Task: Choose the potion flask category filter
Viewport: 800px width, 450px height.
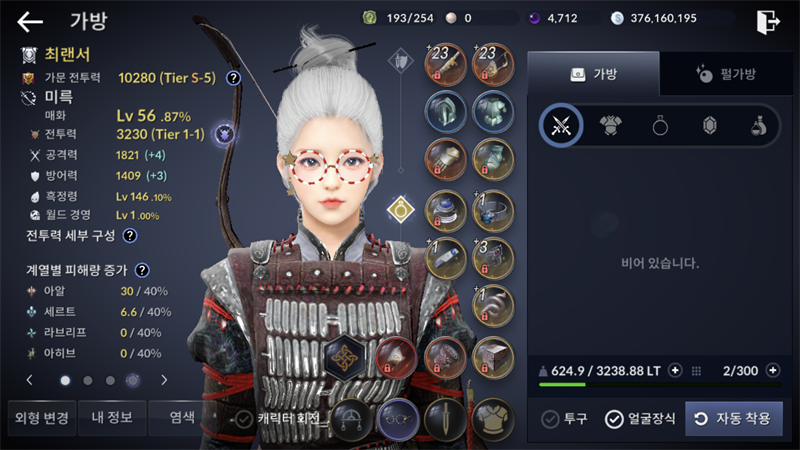Action: [x=758, y=125]
